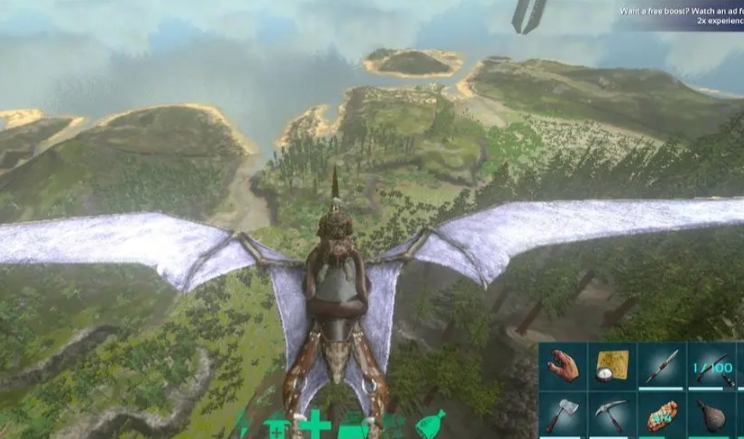The height and width of the screenshot is (439, 744).
Task: Equip the stone pickaxe
Action: tap(611, 414)
